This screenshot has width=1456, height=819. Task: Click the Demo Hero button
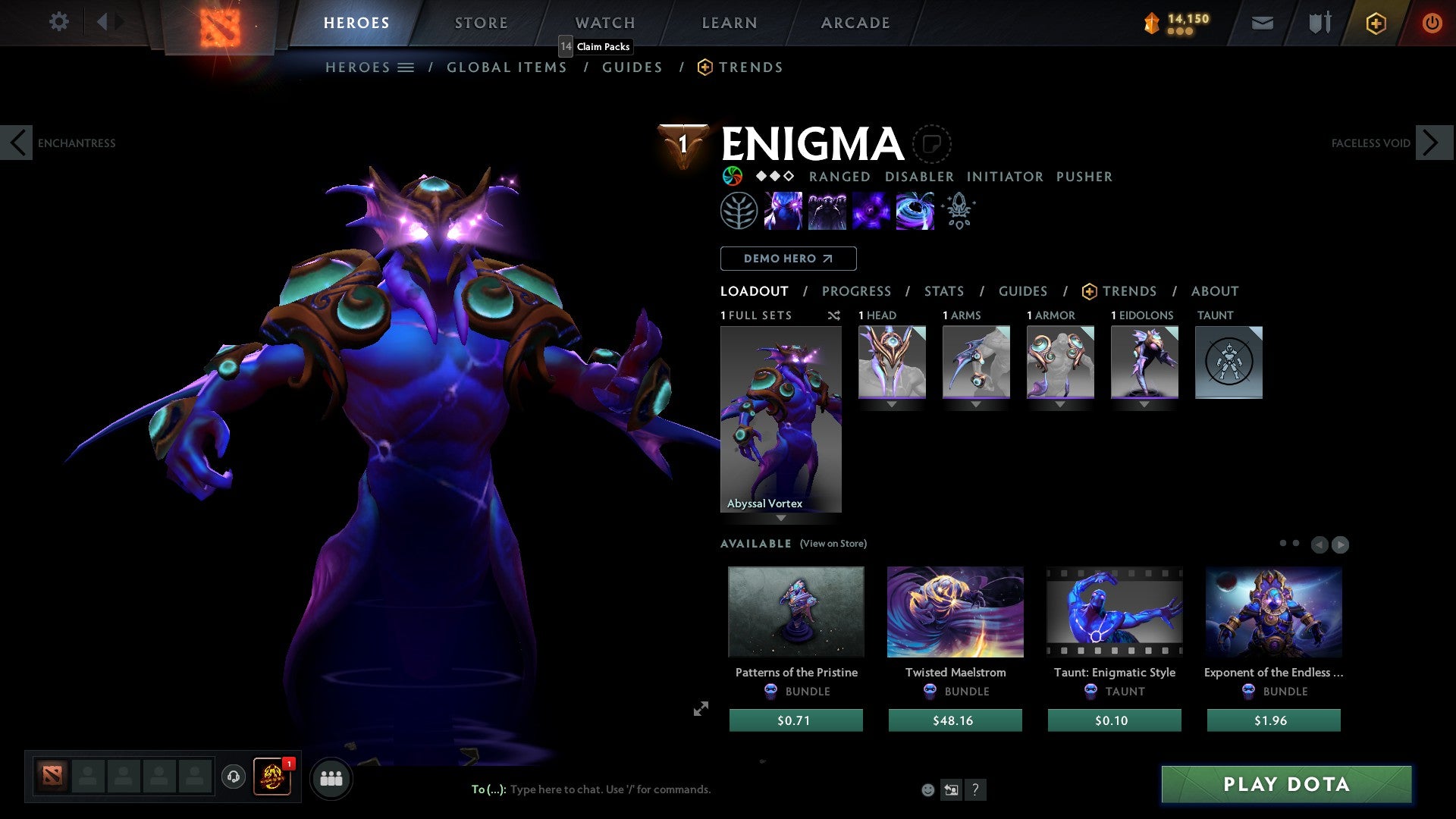tap(788, 259)
